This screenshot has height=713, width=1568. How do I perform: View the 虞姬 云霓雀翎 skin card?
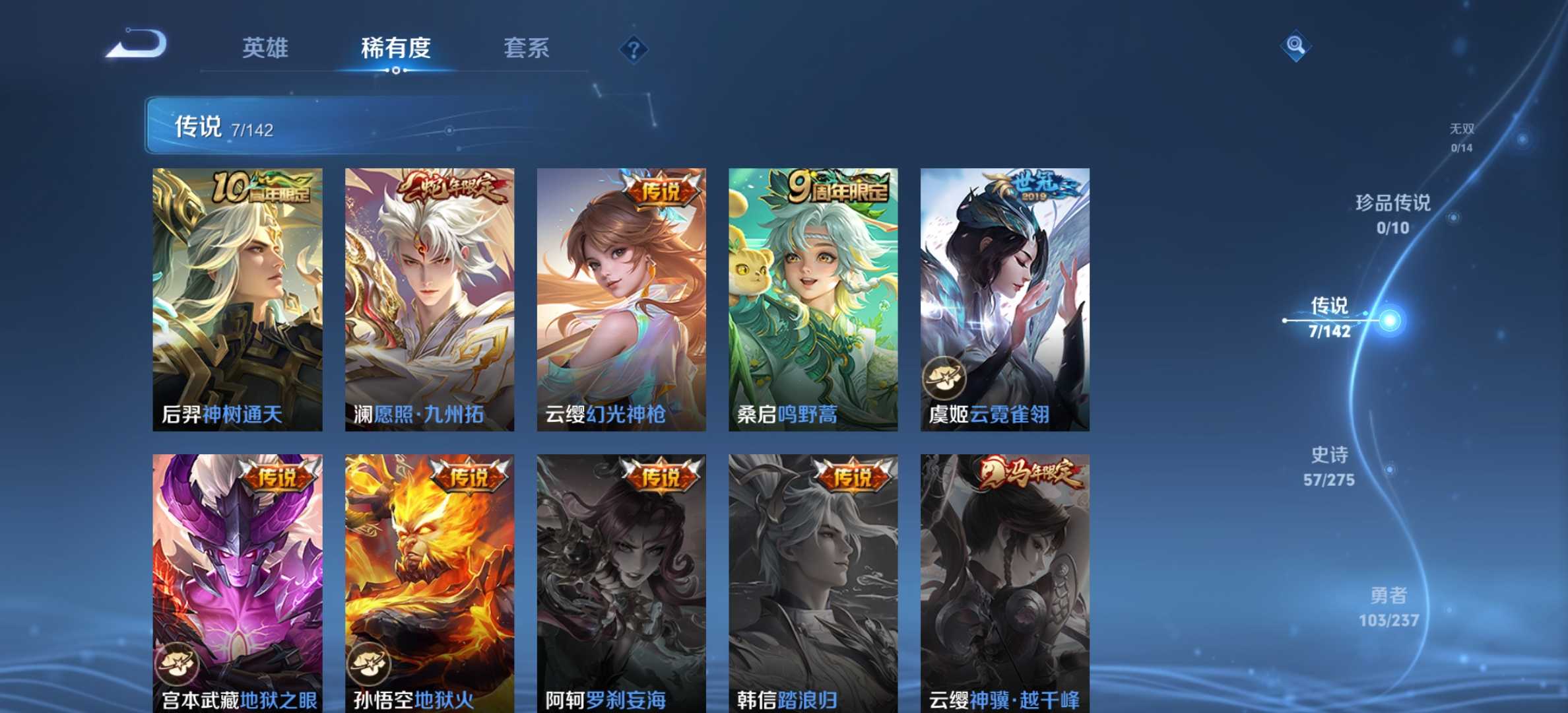tap(1005, 299)
